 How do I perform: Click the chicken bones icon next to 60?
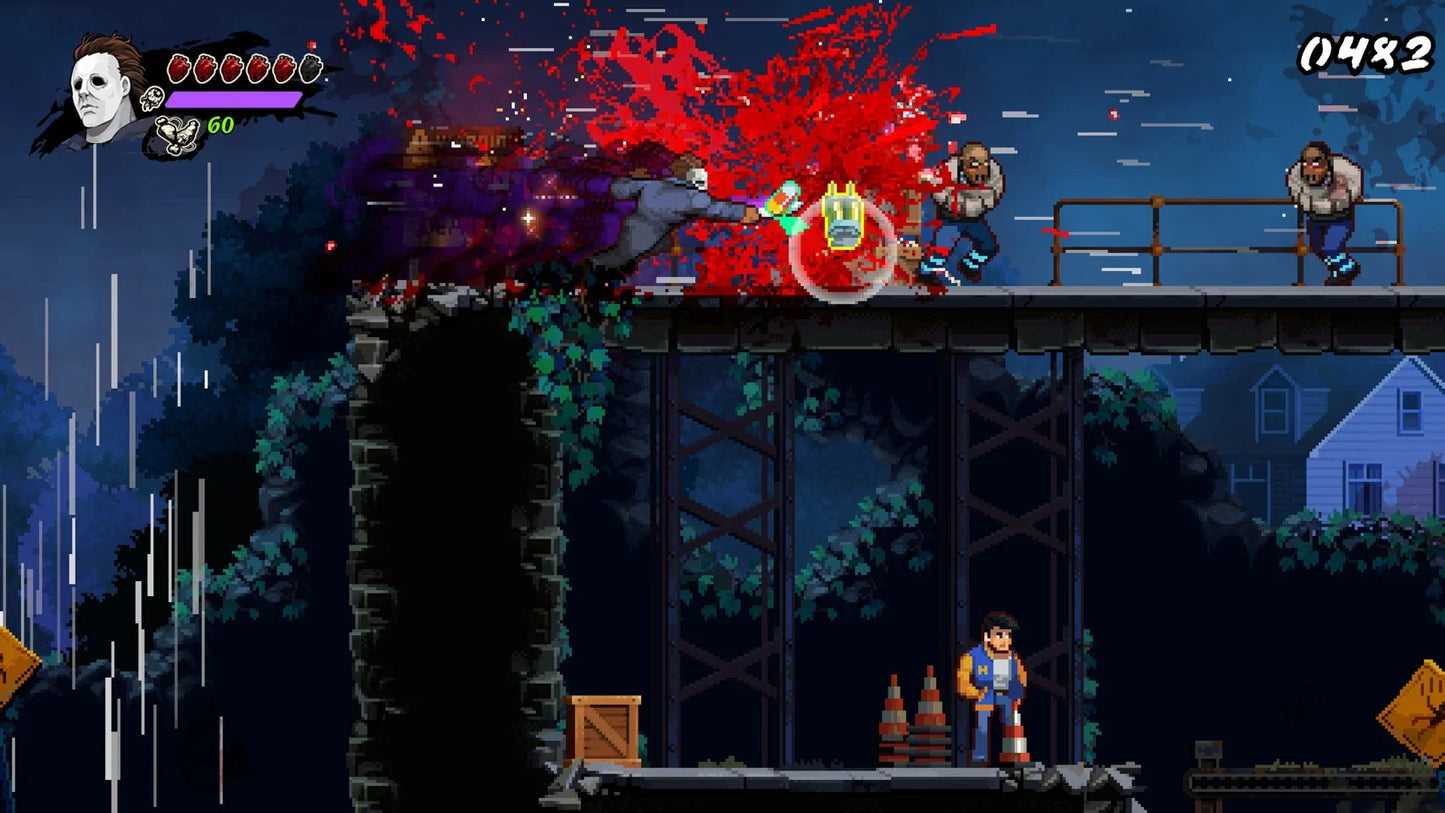[x=177, y=132]
